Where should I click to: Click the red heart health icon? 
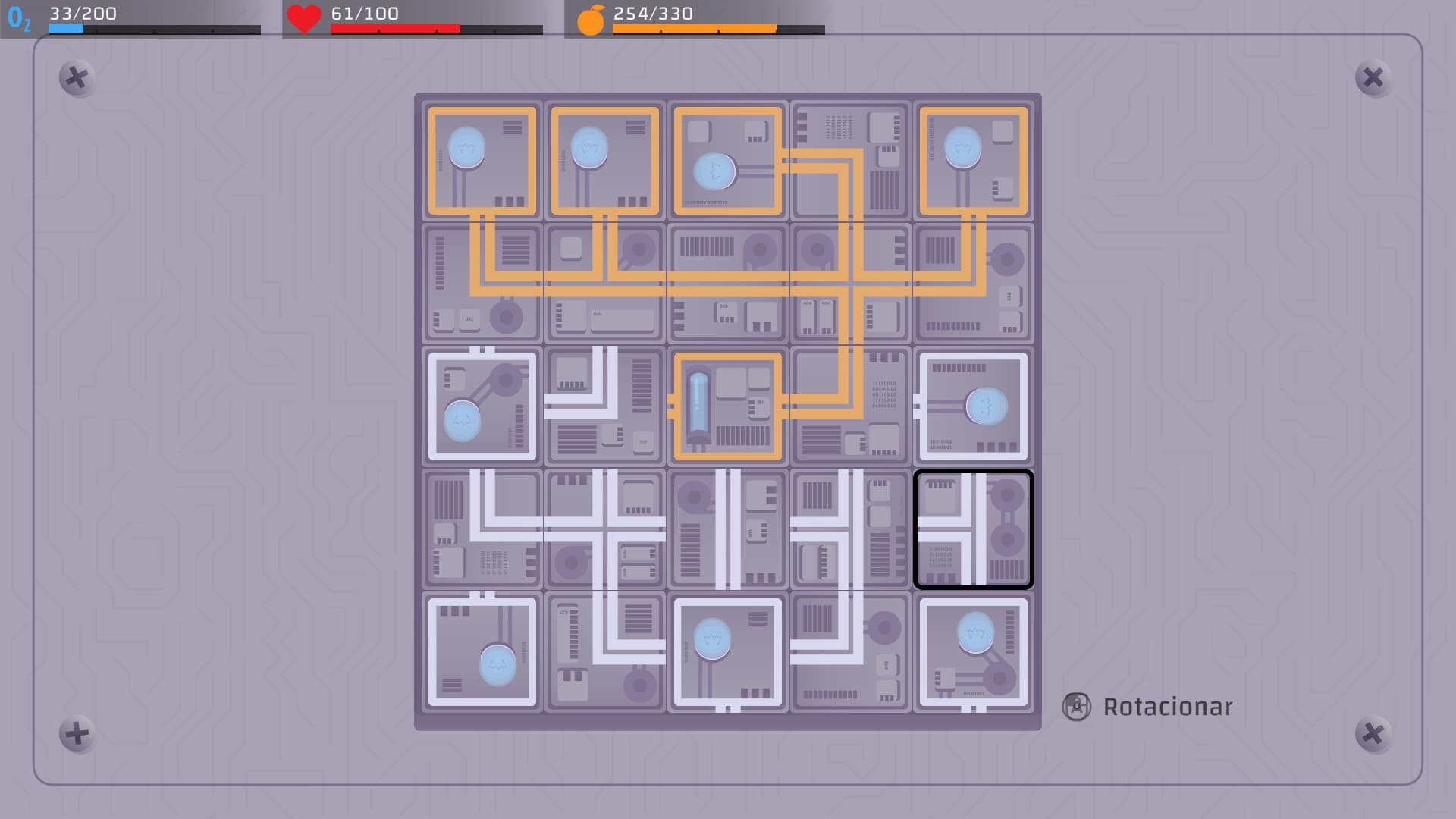[303, 17]
